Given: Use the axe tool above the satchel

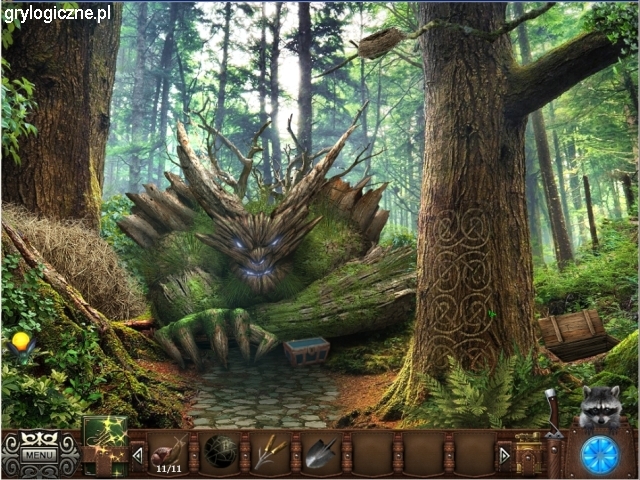Looking at the screenshot, I should coord(549,412).
